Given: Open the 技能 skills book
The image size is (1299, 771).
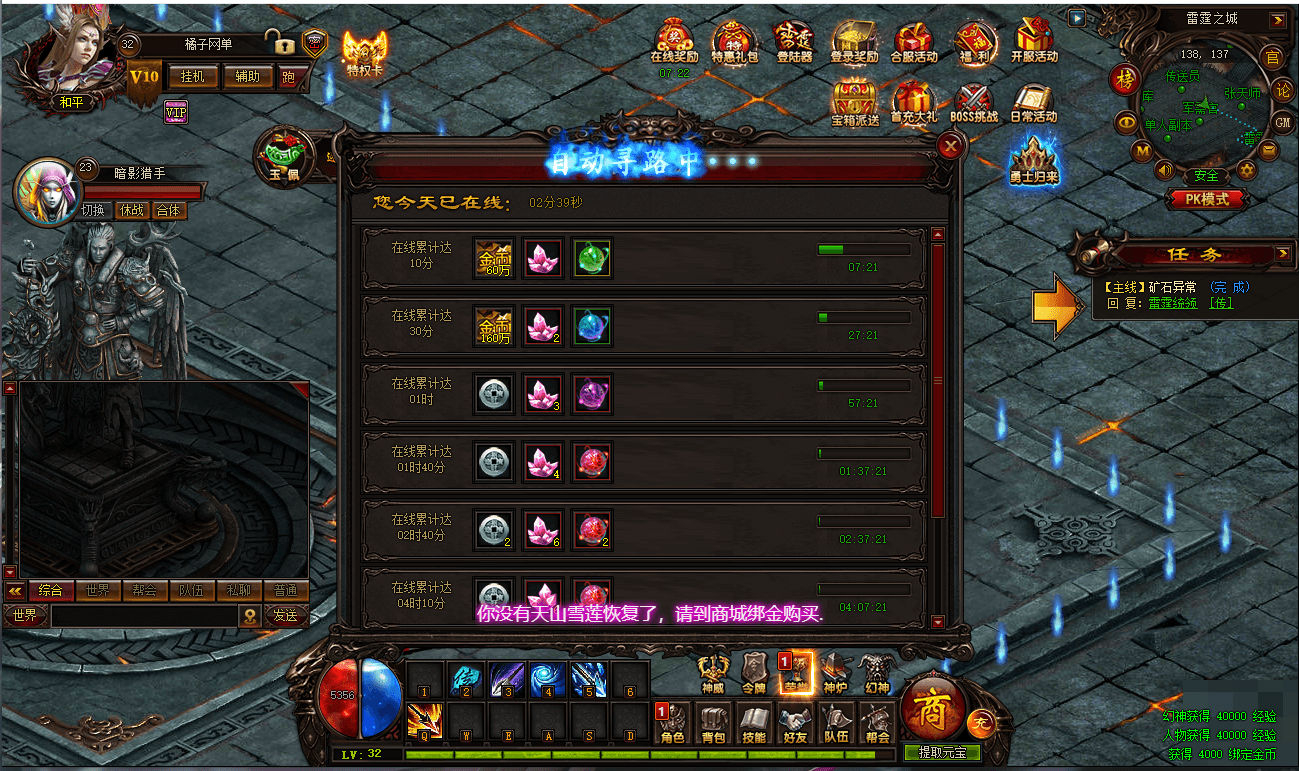Looking at the screenshot, I should (754, 724).
